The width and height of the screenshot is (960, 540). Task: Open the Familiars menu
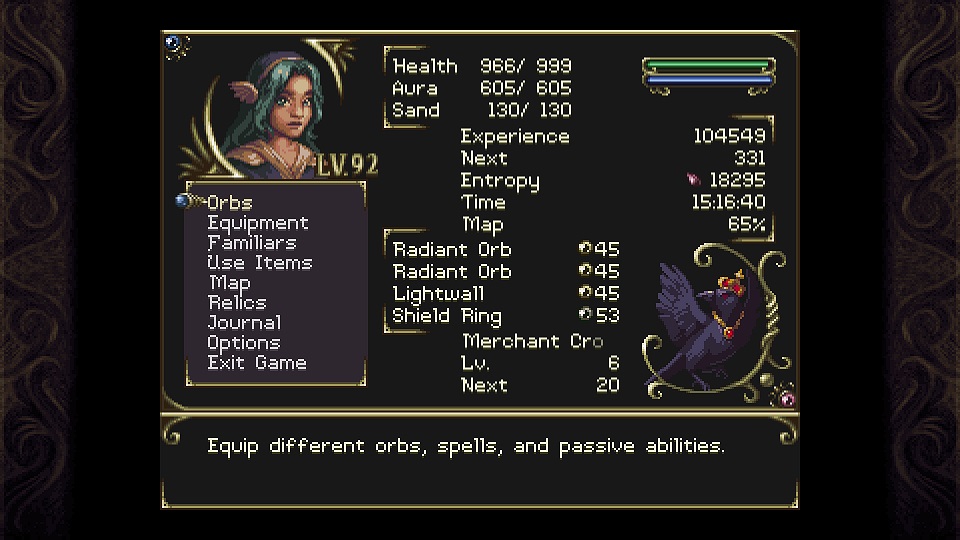[x=252, y=243]
